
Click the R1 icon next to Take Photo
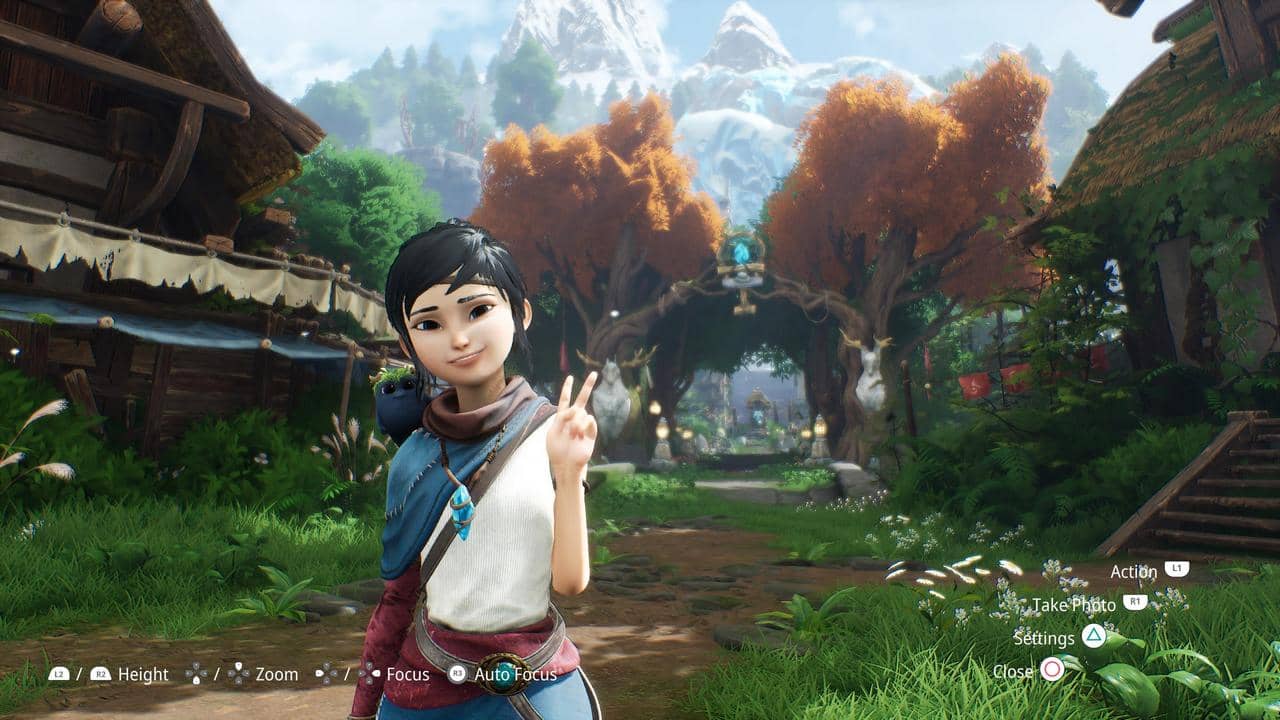tap(1135, 600)
